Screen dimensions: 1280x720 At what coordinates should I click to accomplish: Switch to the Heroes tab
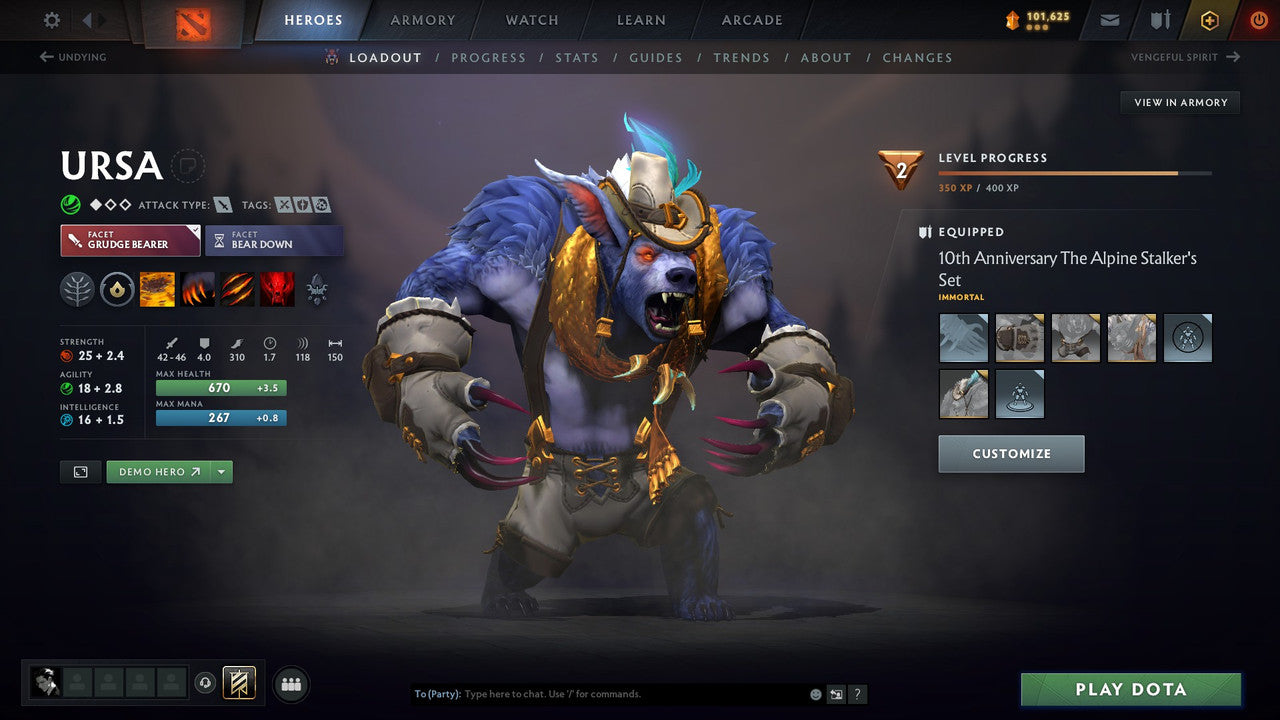tap(313, 19)
